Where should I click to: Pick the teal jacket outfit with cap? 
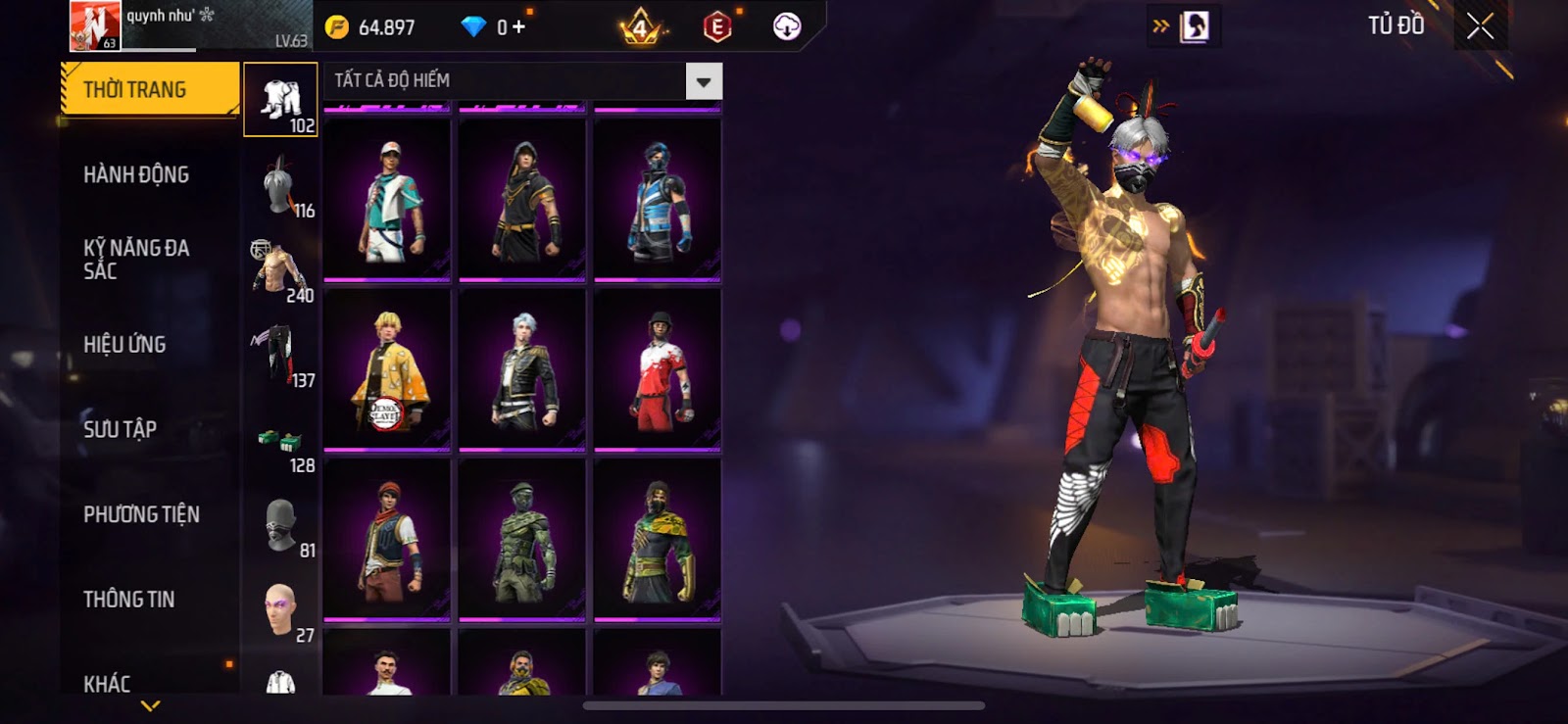pyautogui.click(x=387, y=201)
